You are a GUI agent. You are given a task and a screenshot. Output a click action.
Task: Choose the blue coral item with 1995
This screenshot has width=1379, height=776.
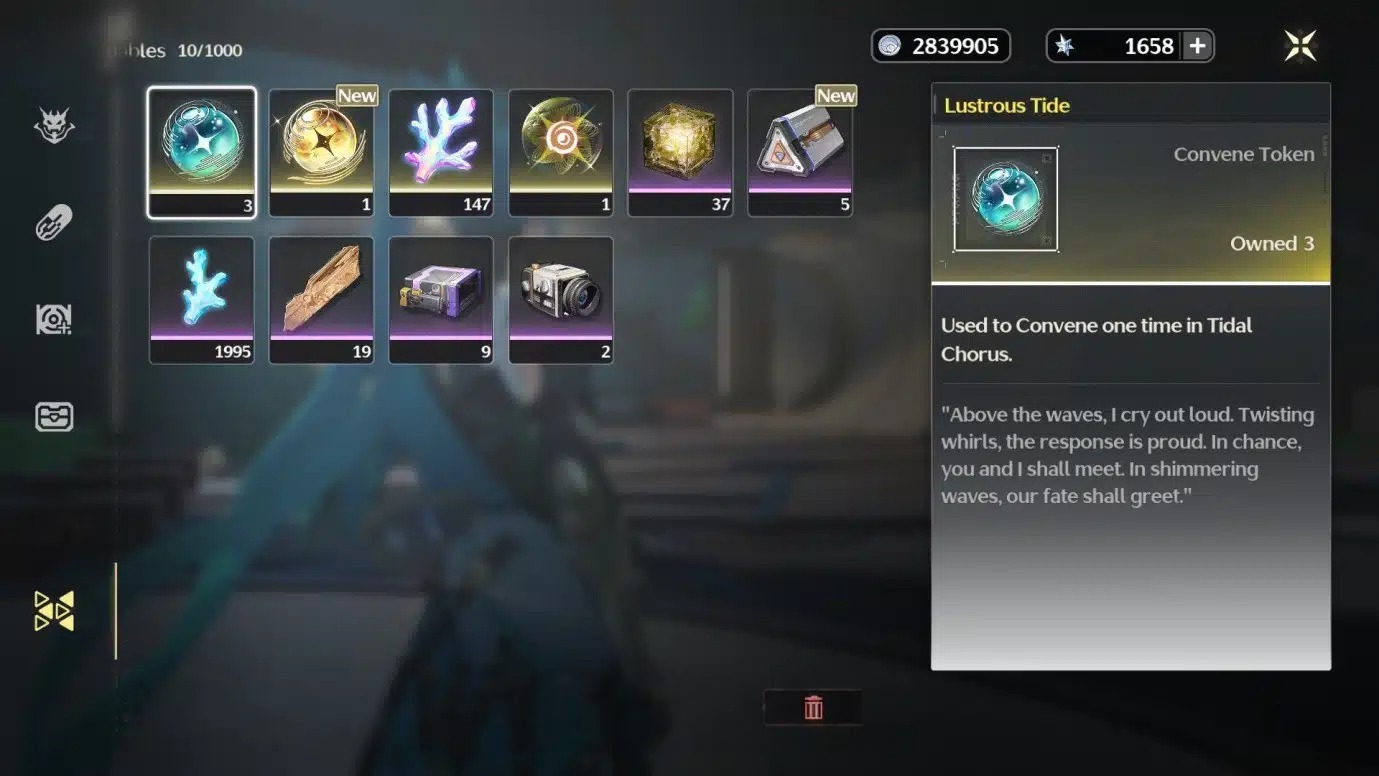coord(201,299)
